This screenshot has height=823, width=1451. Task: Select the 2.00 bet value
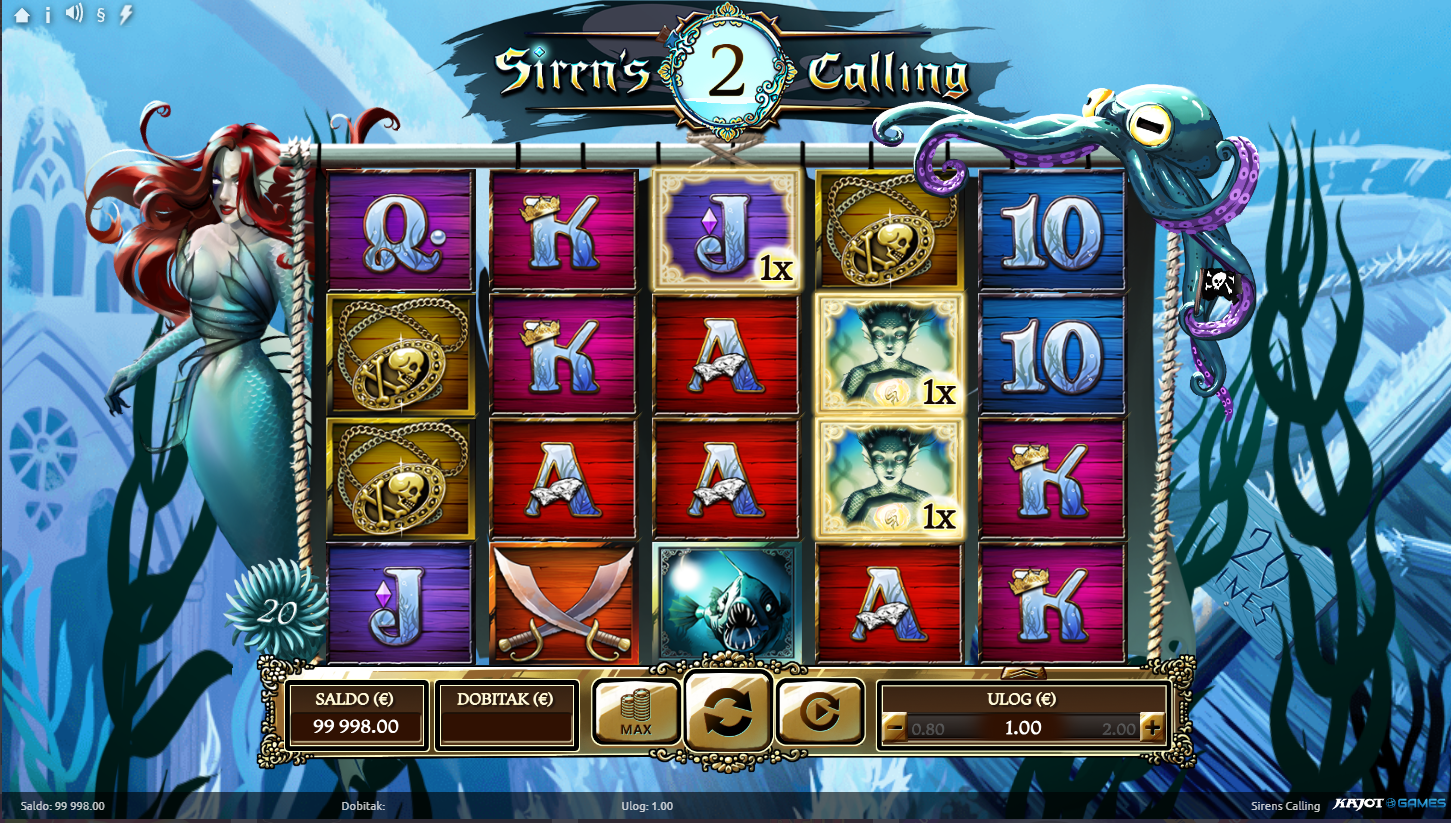click(x=1120, y=729)
